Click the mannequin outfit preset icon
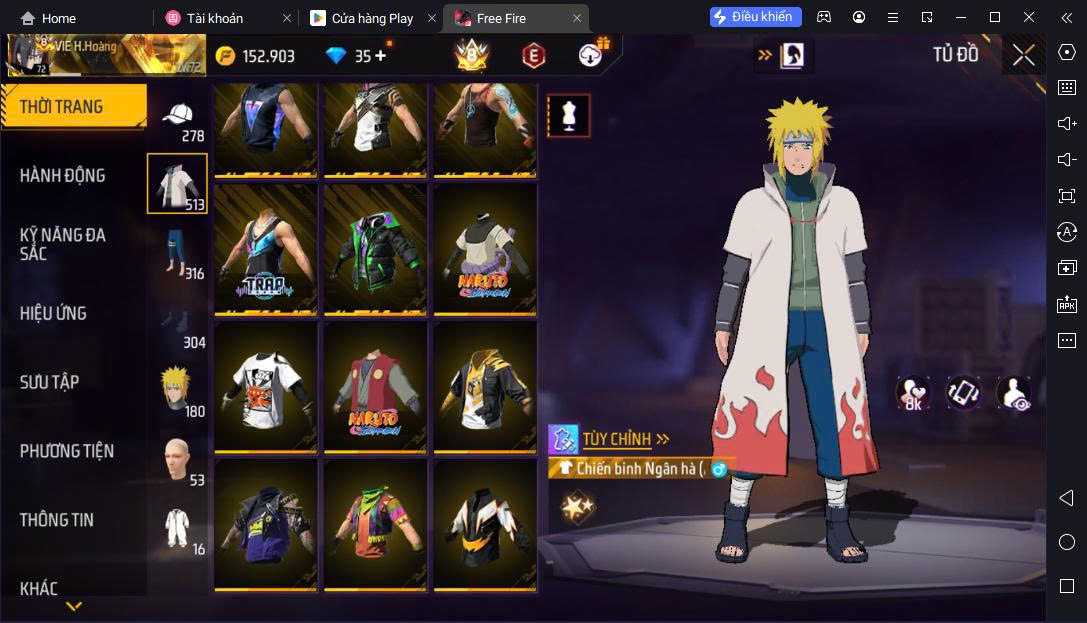 (x=569, y=116)
